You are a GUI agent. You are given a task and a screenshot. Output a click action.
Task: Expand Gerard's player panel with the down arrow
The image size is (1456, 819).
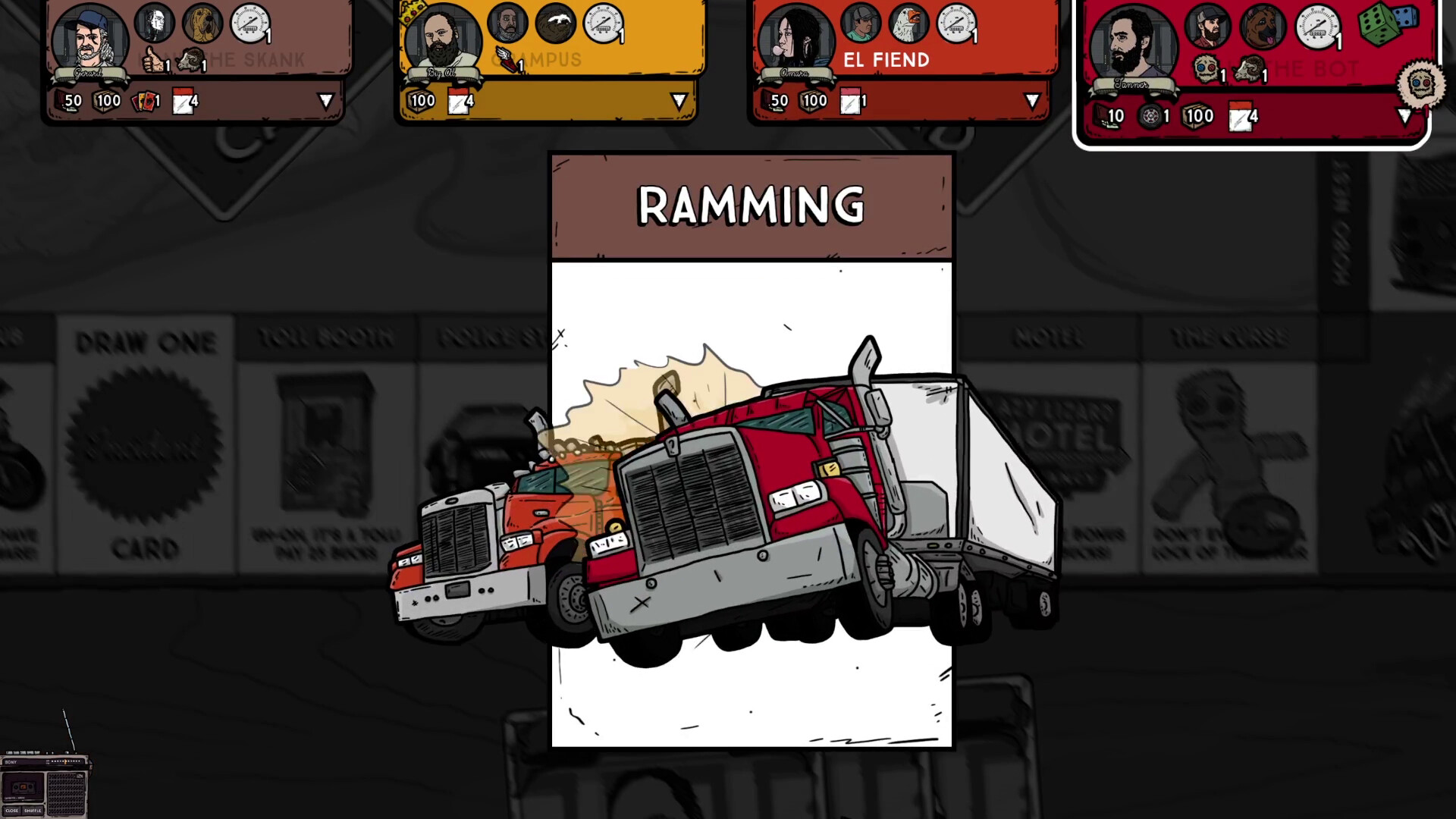pos(328,100)
